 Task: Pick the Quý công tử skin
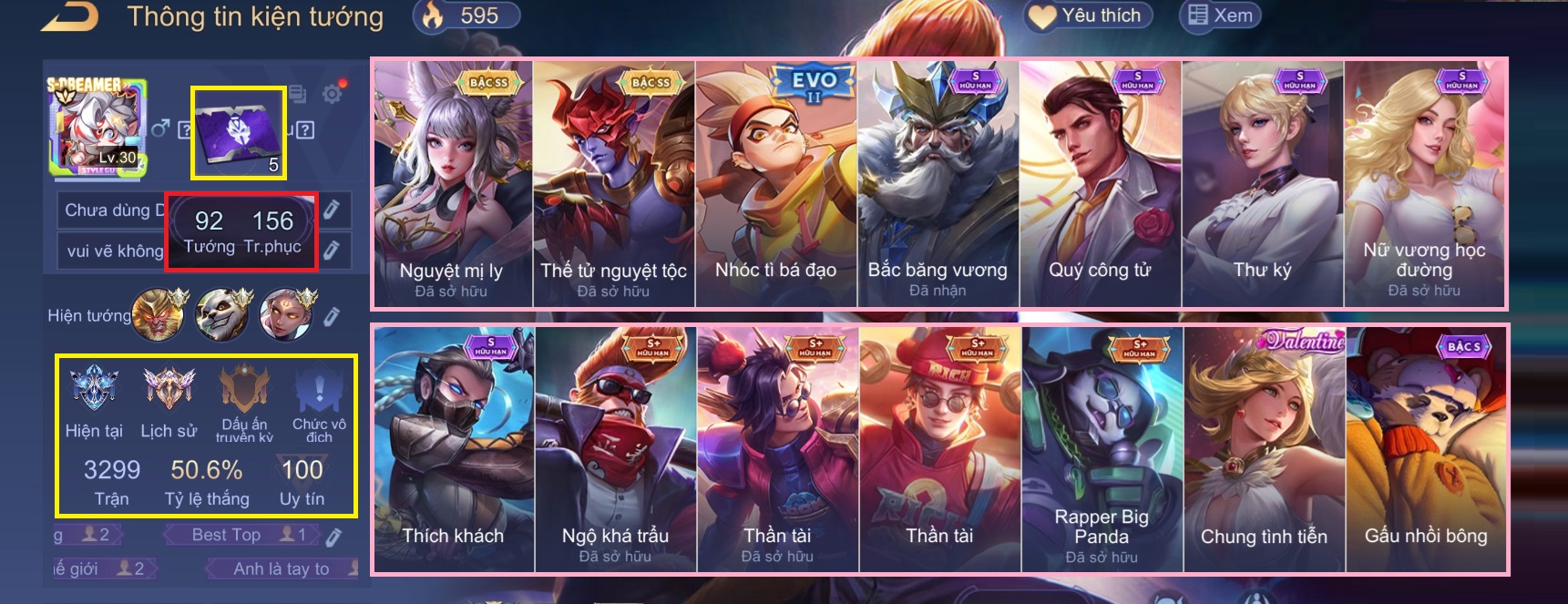pyautogui.click(x=1100, y=184)
